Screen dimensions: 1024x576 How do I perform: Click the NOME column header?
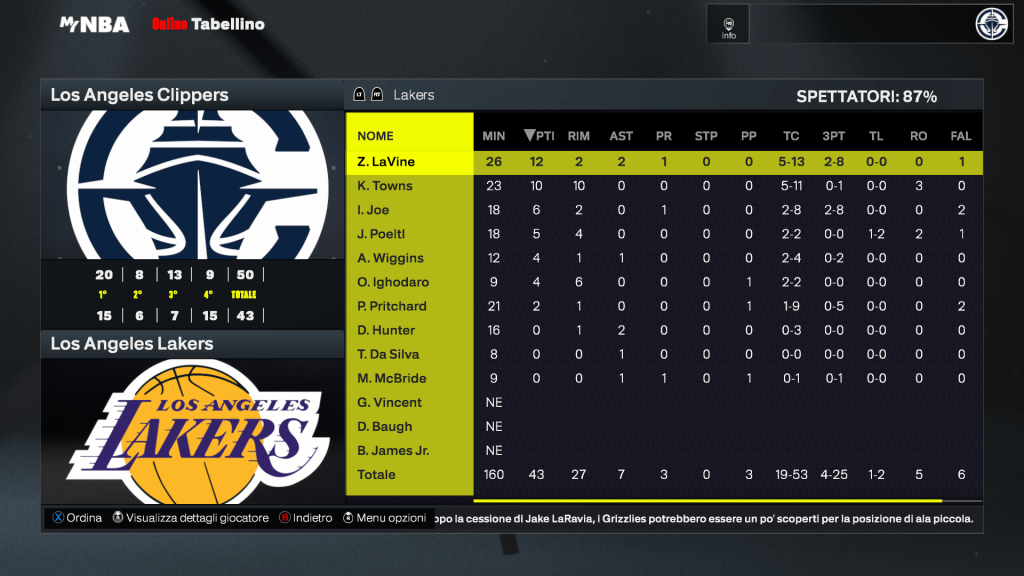point(376,136)
